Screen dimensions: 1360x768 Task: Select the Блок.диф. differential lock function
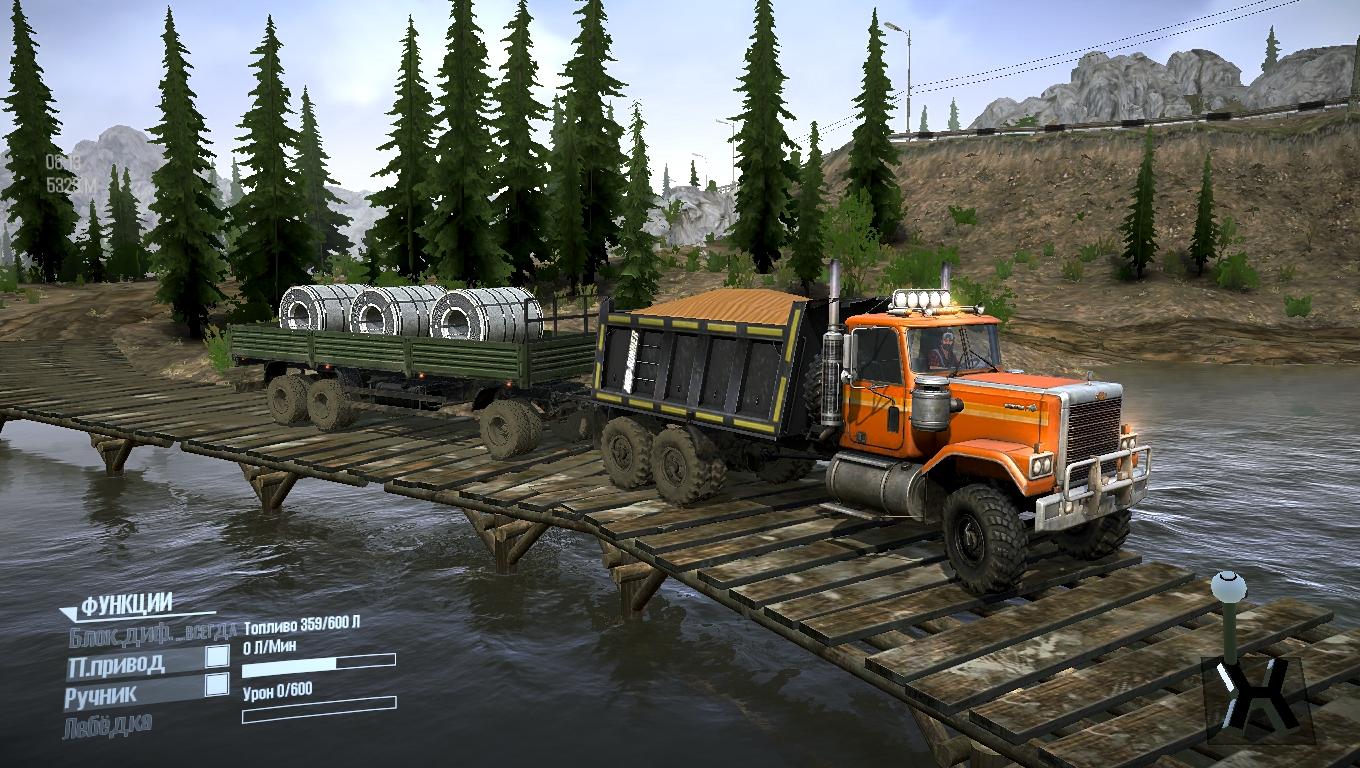[152, 630]
